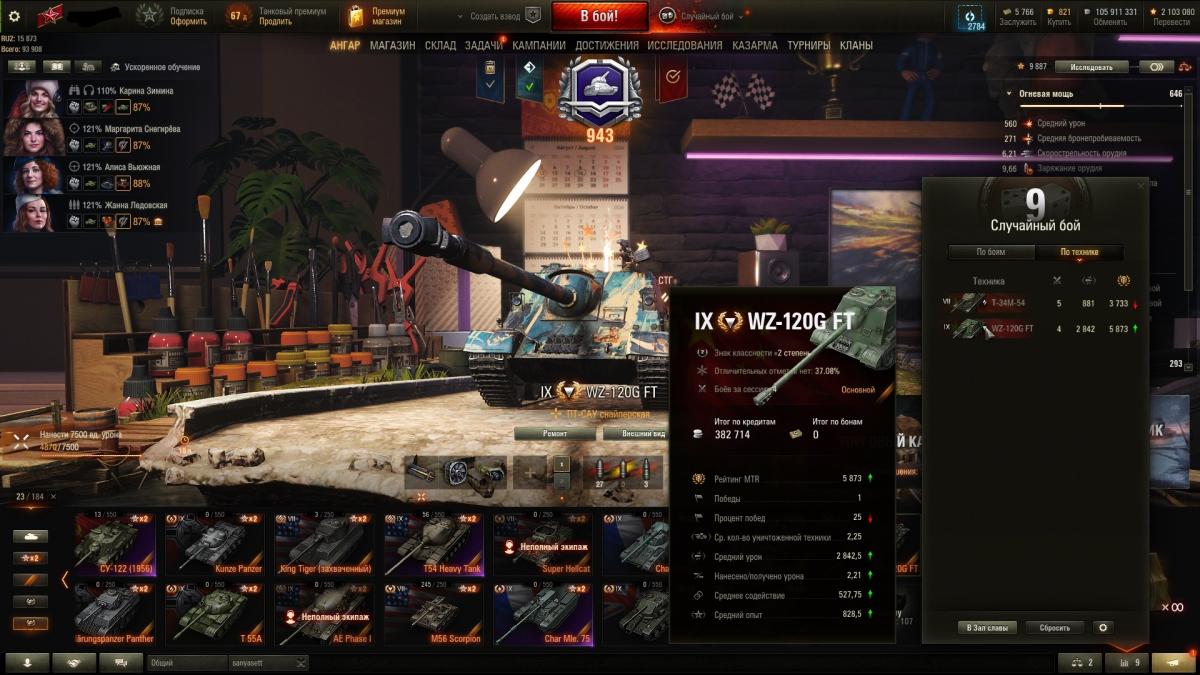Pick the T54 Heavy Tank in carousel
1200x675 pixels.
point(433,544)
